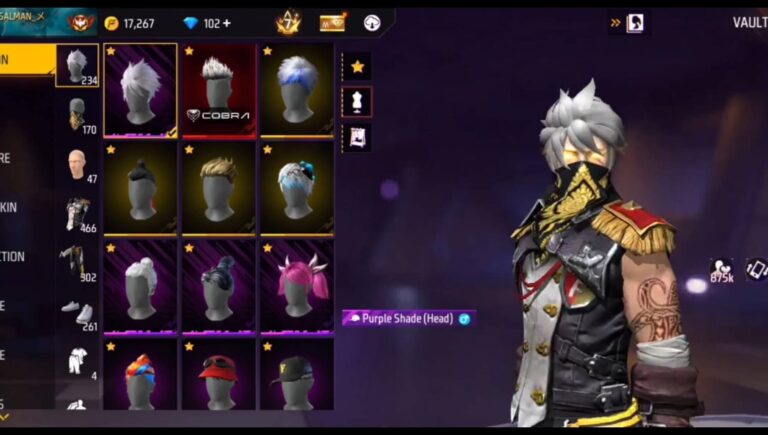
Task: Select the pink pigtails hair item
Action: point(297,284)
